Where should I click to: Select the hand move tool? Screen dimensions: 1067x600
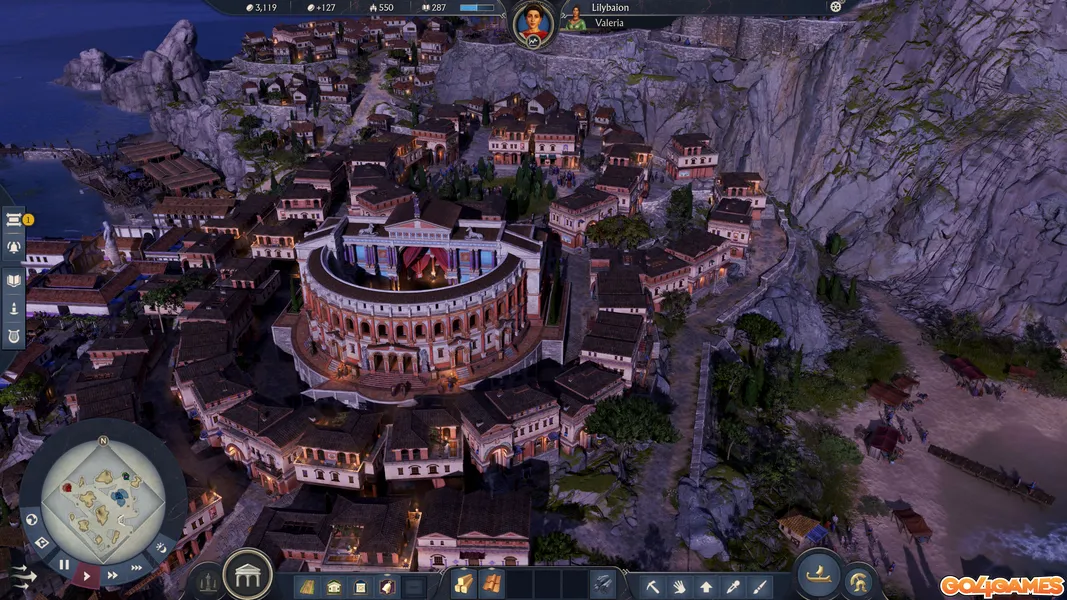(680, 586)
